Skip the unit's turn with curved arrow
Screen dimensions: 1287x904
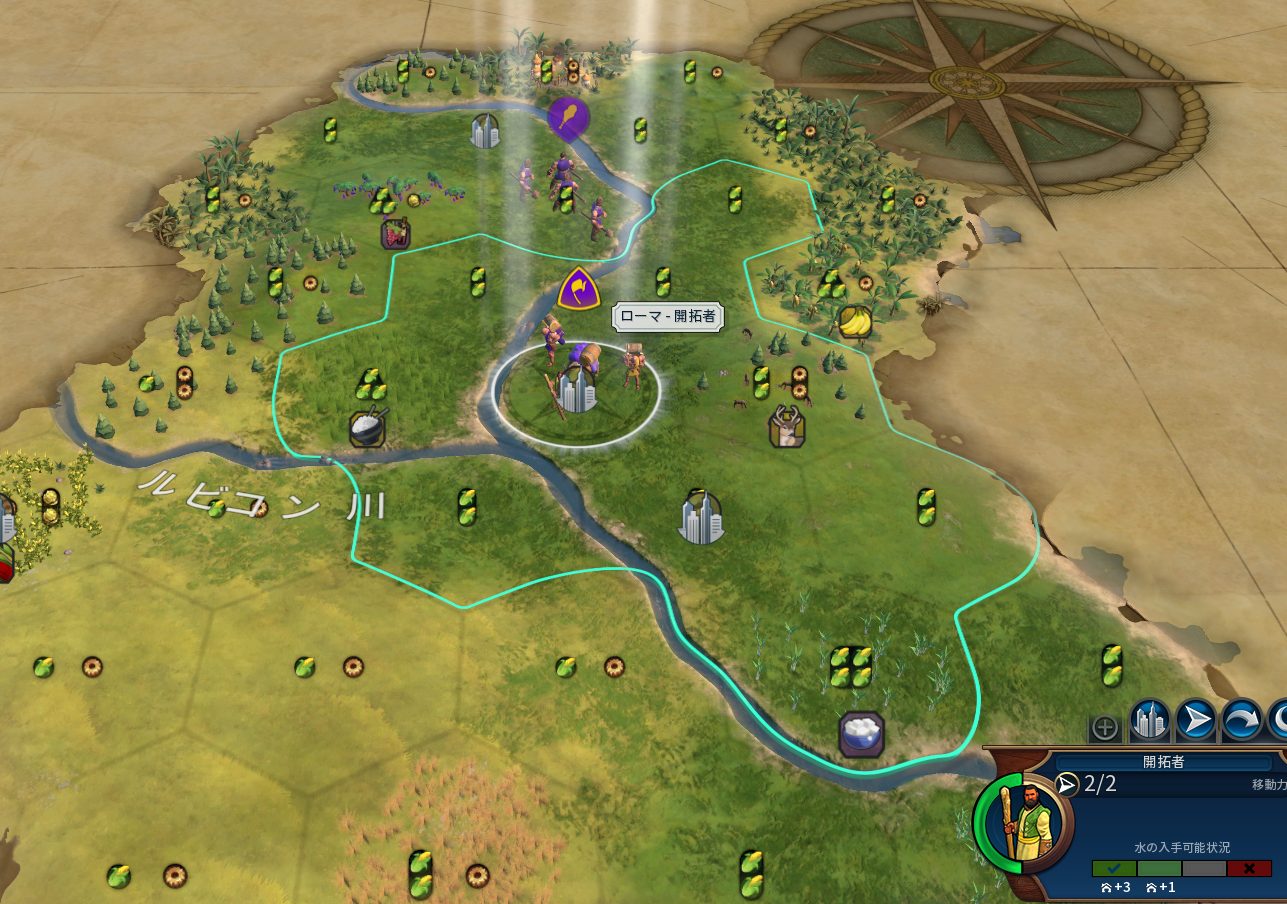coord(1241,719)
